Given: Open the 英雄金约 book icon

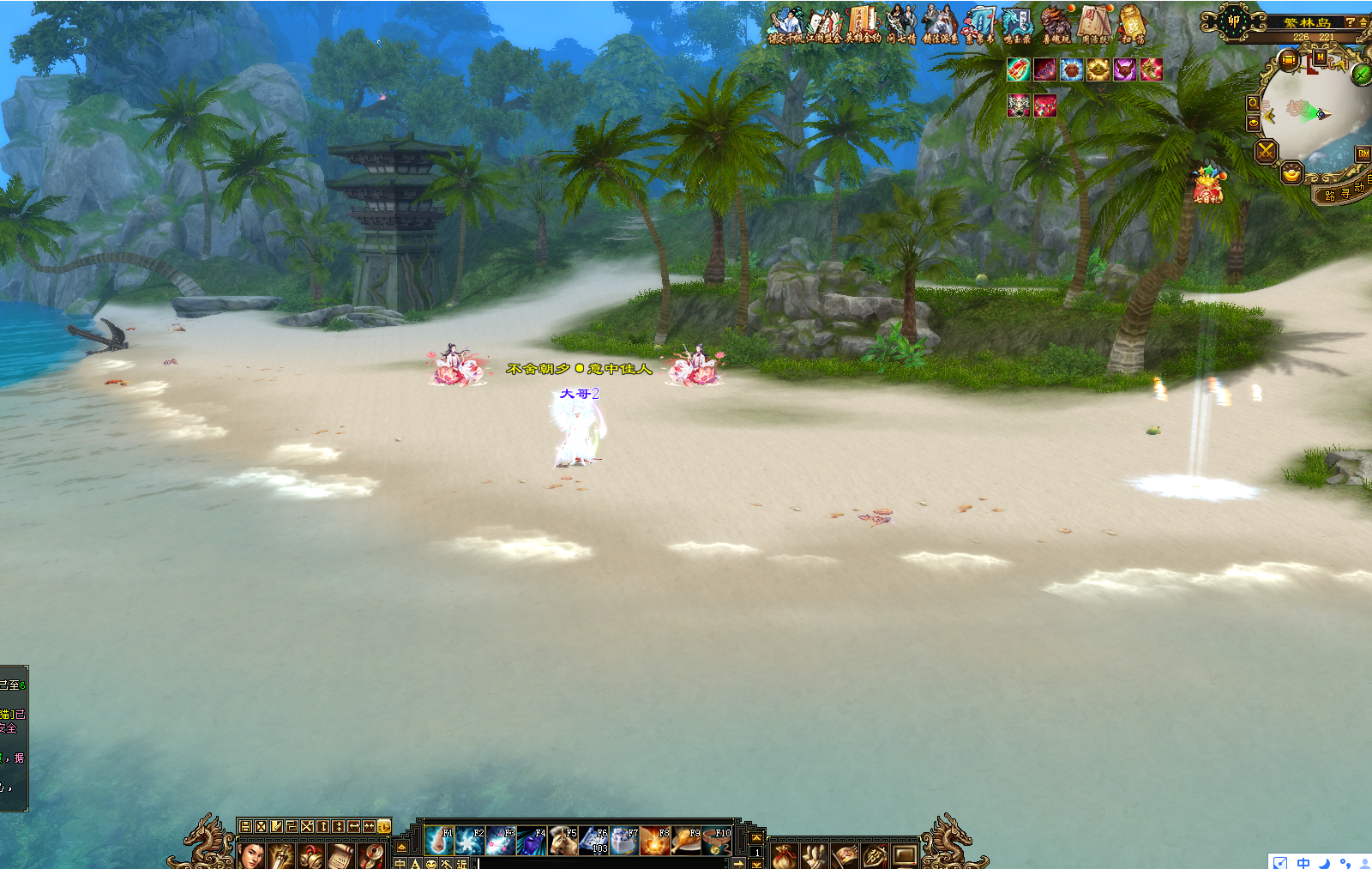Looking at the screenshot, I should click(863, 25).
